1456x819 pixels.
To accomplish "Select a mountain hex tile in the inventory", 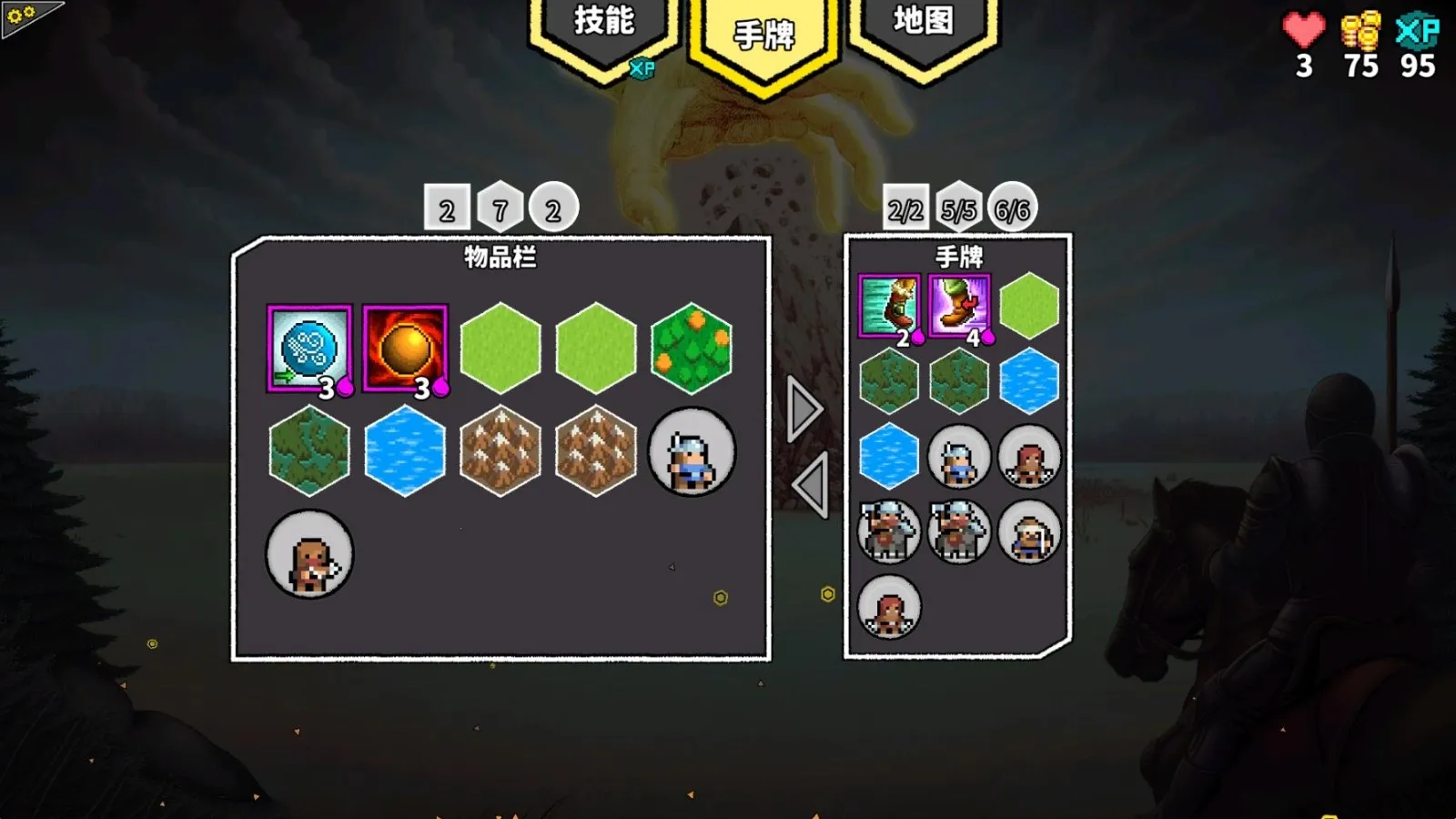I will point(502,453).
